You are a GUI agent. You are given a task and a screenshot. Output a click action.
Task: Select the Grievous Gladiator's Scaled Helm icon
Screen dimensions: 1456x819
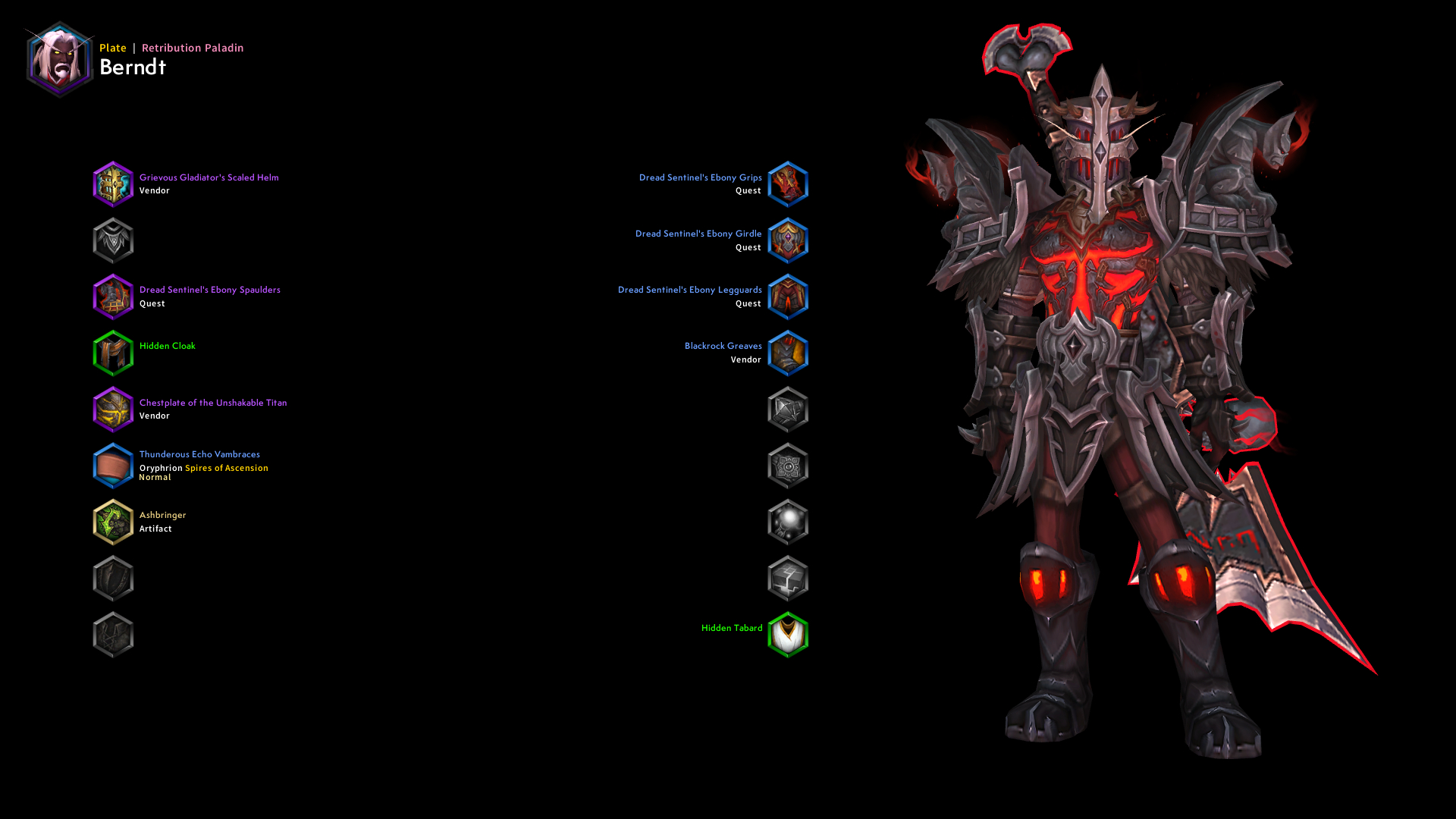[x=113, y=184]
